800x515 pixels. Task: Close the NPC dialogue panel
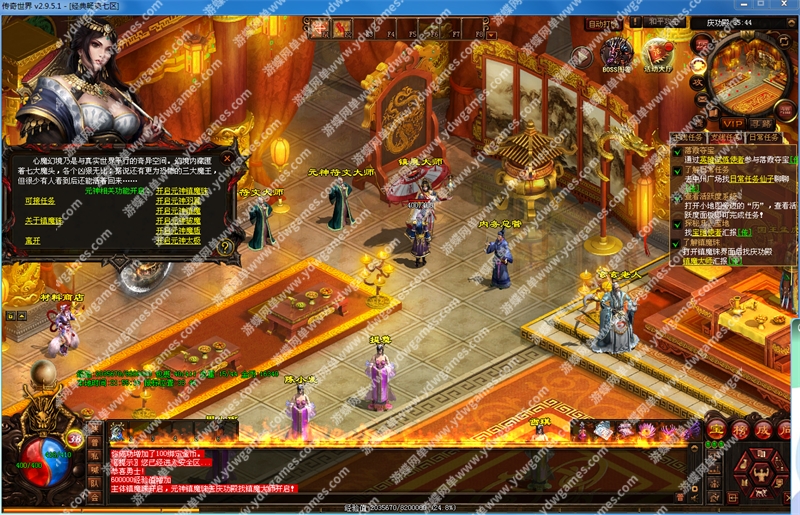coord(229,157)
